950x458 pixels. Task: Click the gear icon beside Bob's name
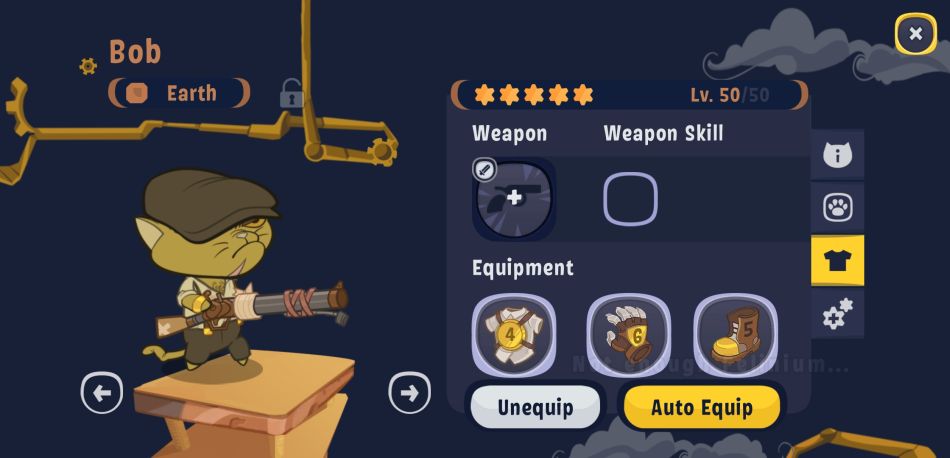(88, 66)
